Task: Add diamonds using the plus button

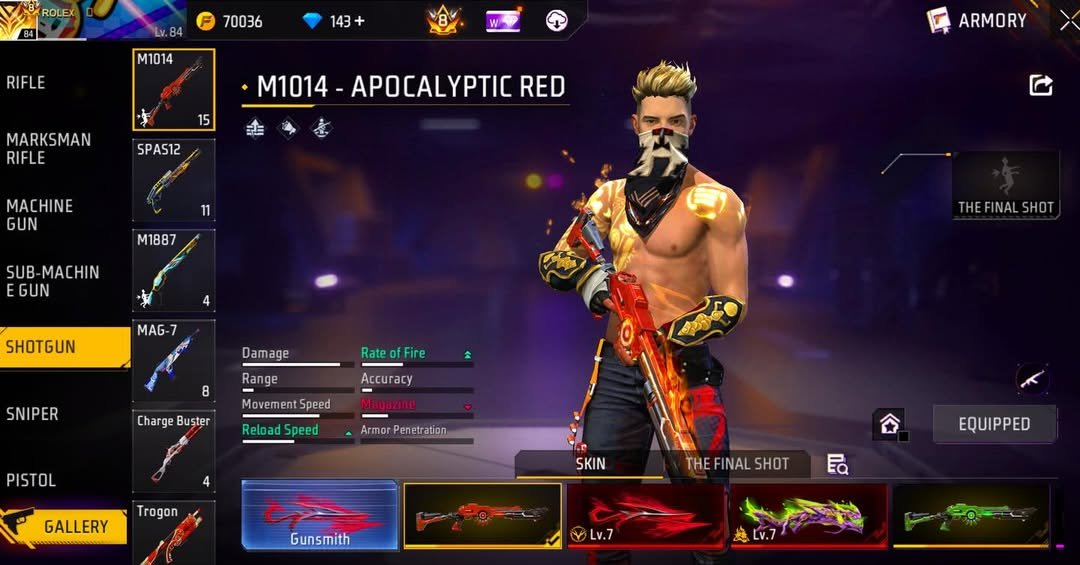Action: click(x=360, y=21)
